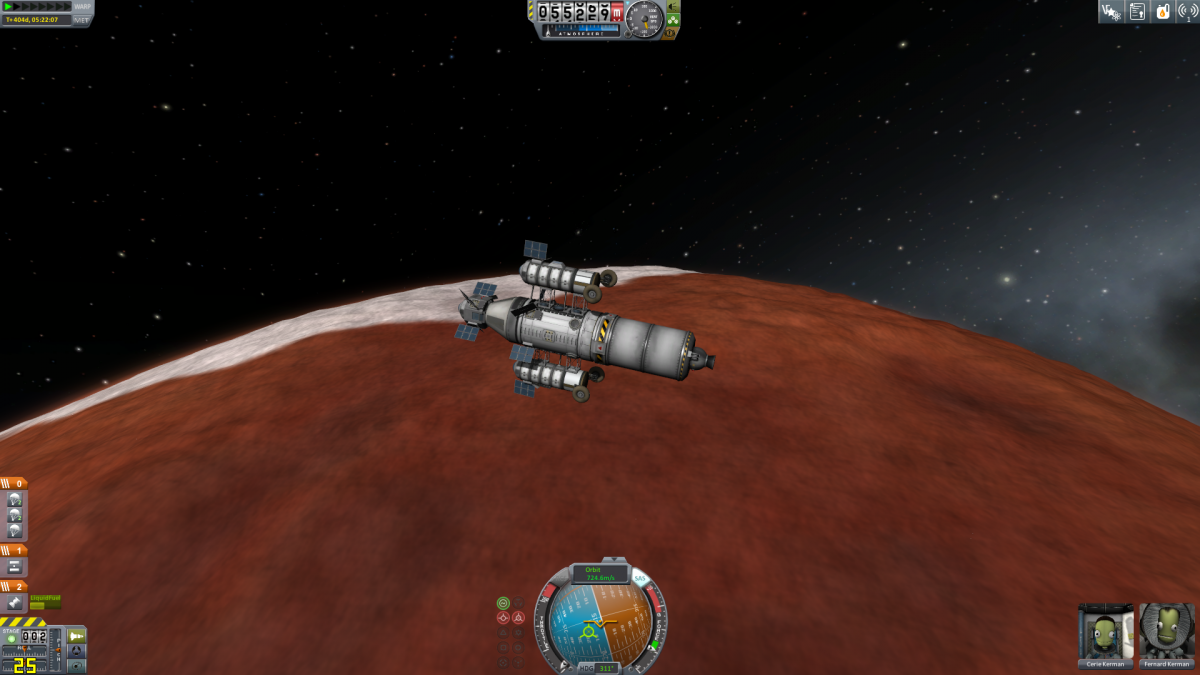Image resolution: width=1200 pixels, height=675 pixels.
Task: Switch to map view button
Action: click(77, 665)
